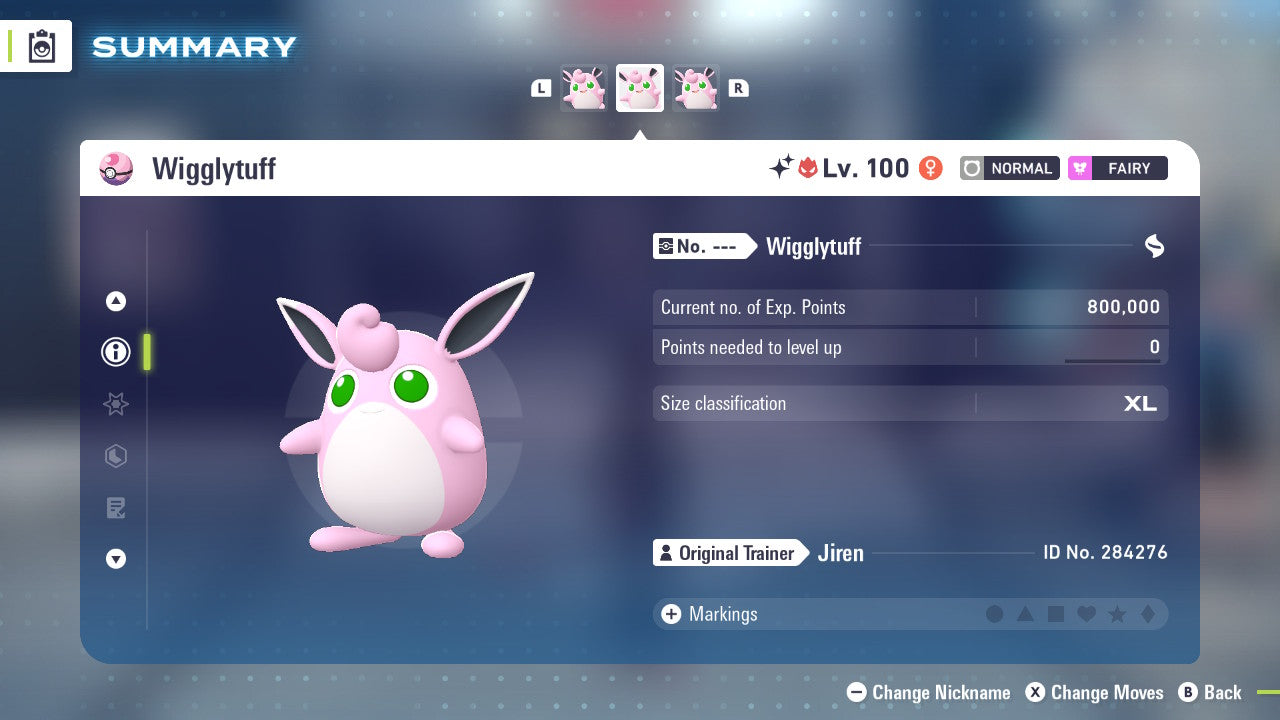Screen dimensions: 1280x720
Task: Click the up arrow above the sidebar icons
Action: tap(116, 300)
